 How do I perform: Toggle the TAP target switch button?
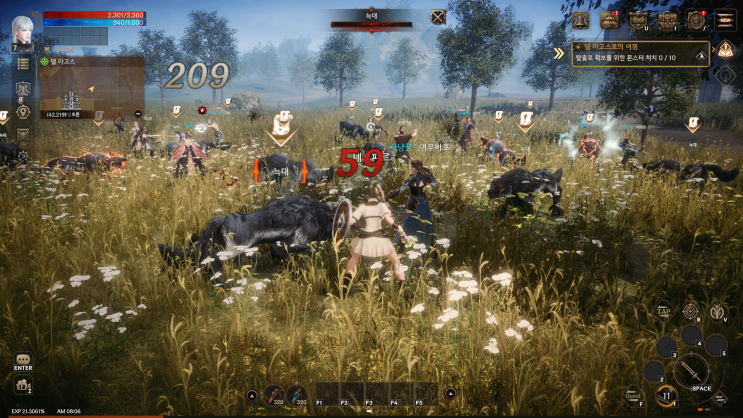663,311
